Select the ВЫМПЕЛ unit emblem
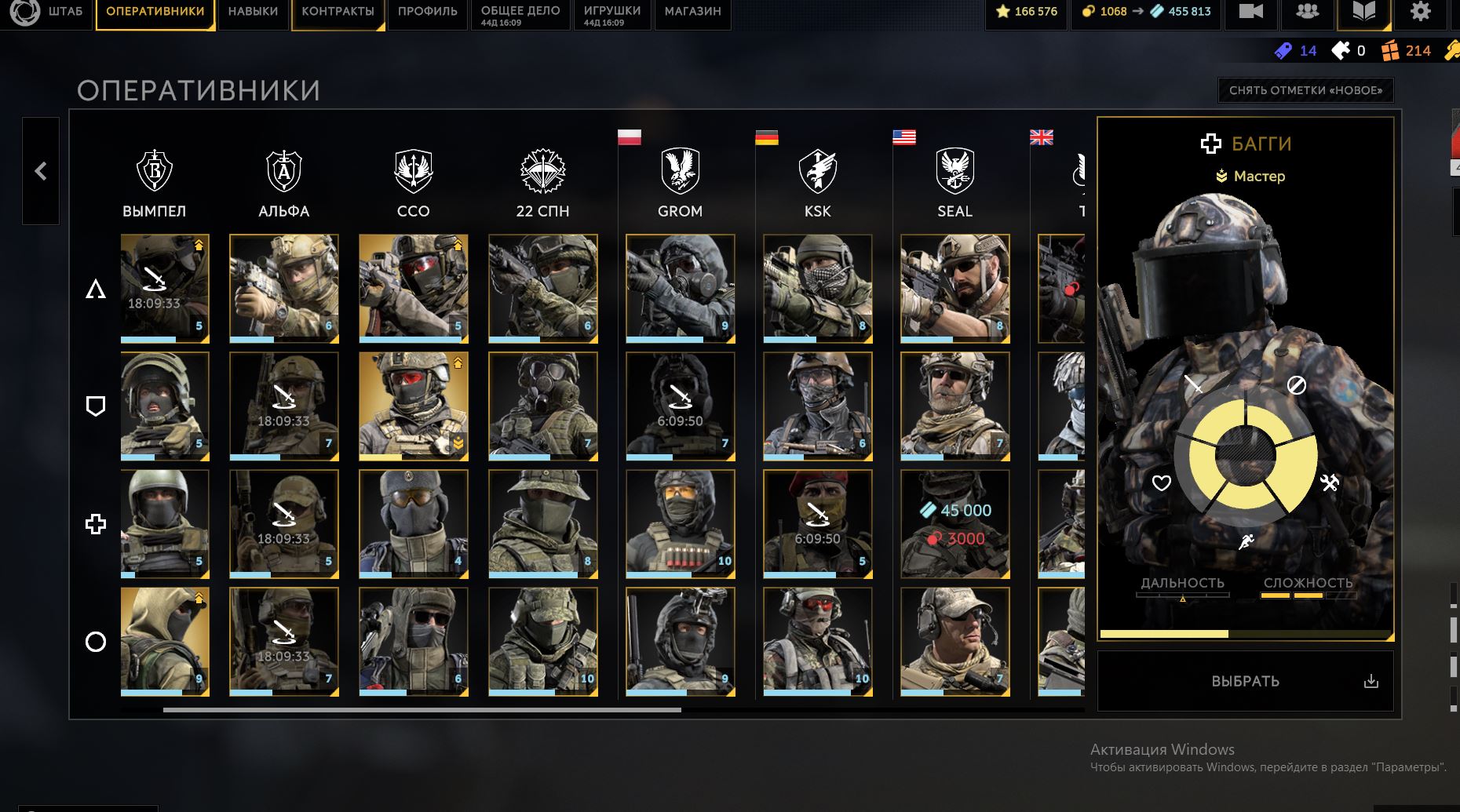The image size is (1460, 812). (x=155, y=171)
